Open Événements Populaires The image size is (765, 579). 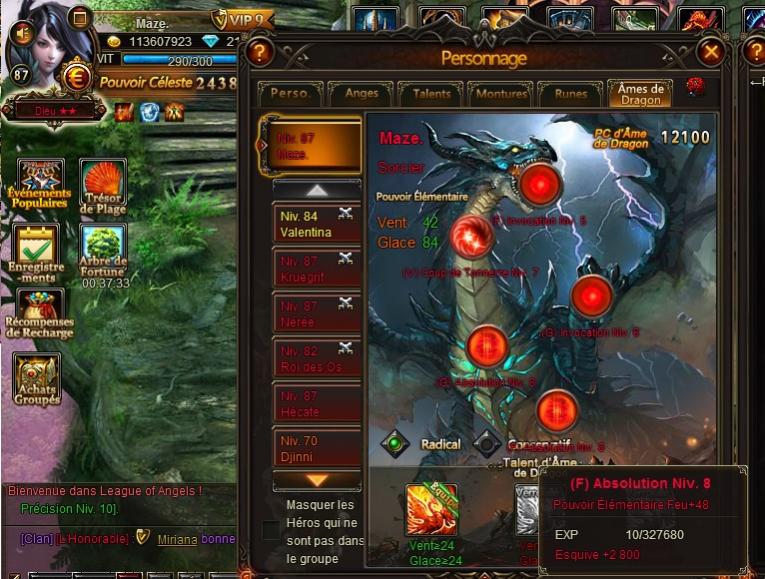pyautogui.click(x=39, y=183)
